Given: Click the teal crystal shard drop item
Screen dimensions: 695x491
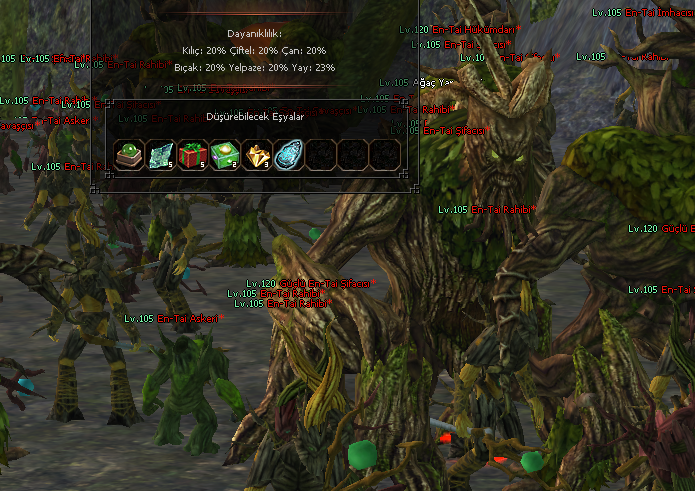Looking at the screenshot, I should pos(160,154).
